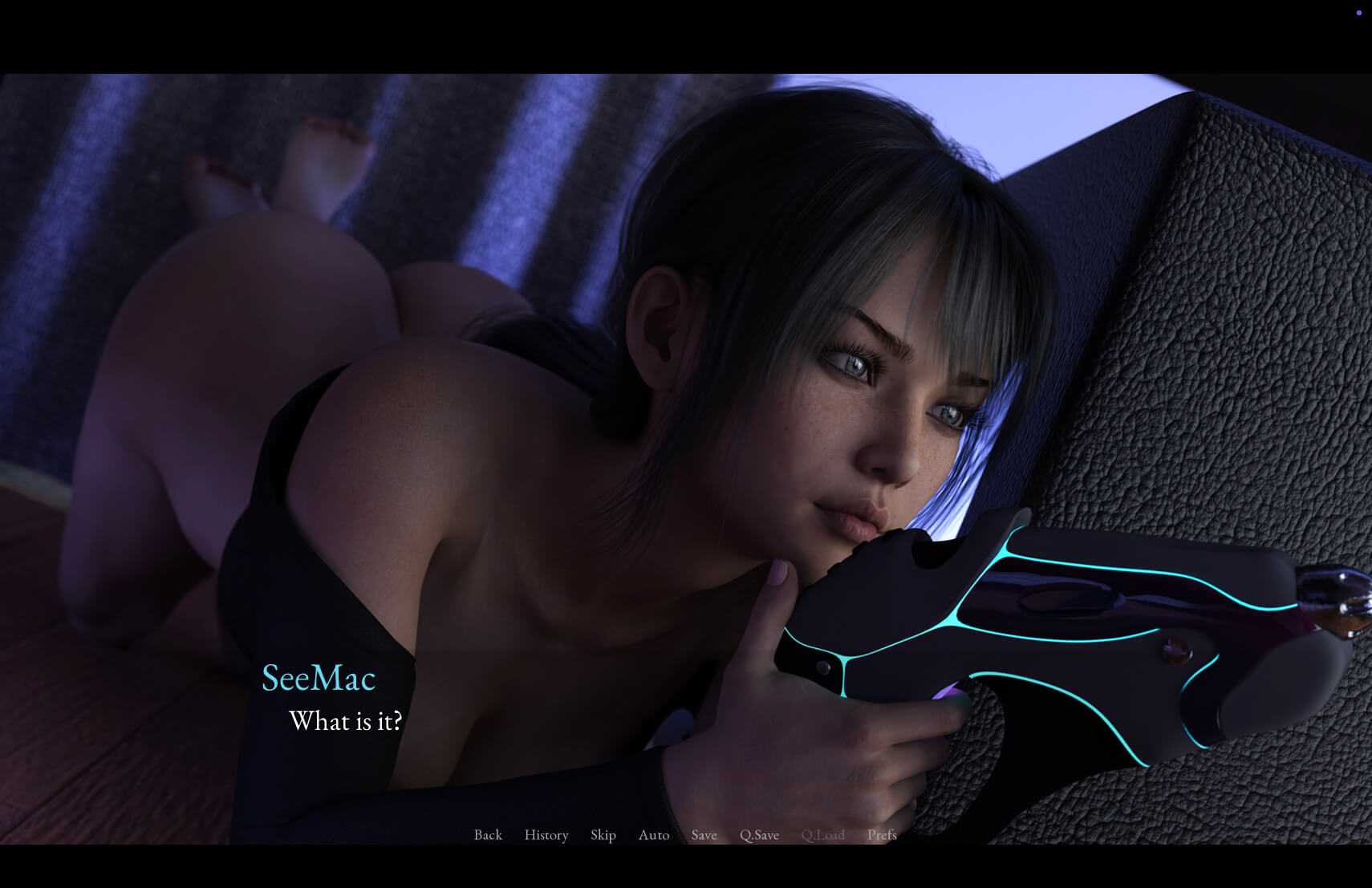
Task: Go back with the Back button
Action: click(488, 835)
